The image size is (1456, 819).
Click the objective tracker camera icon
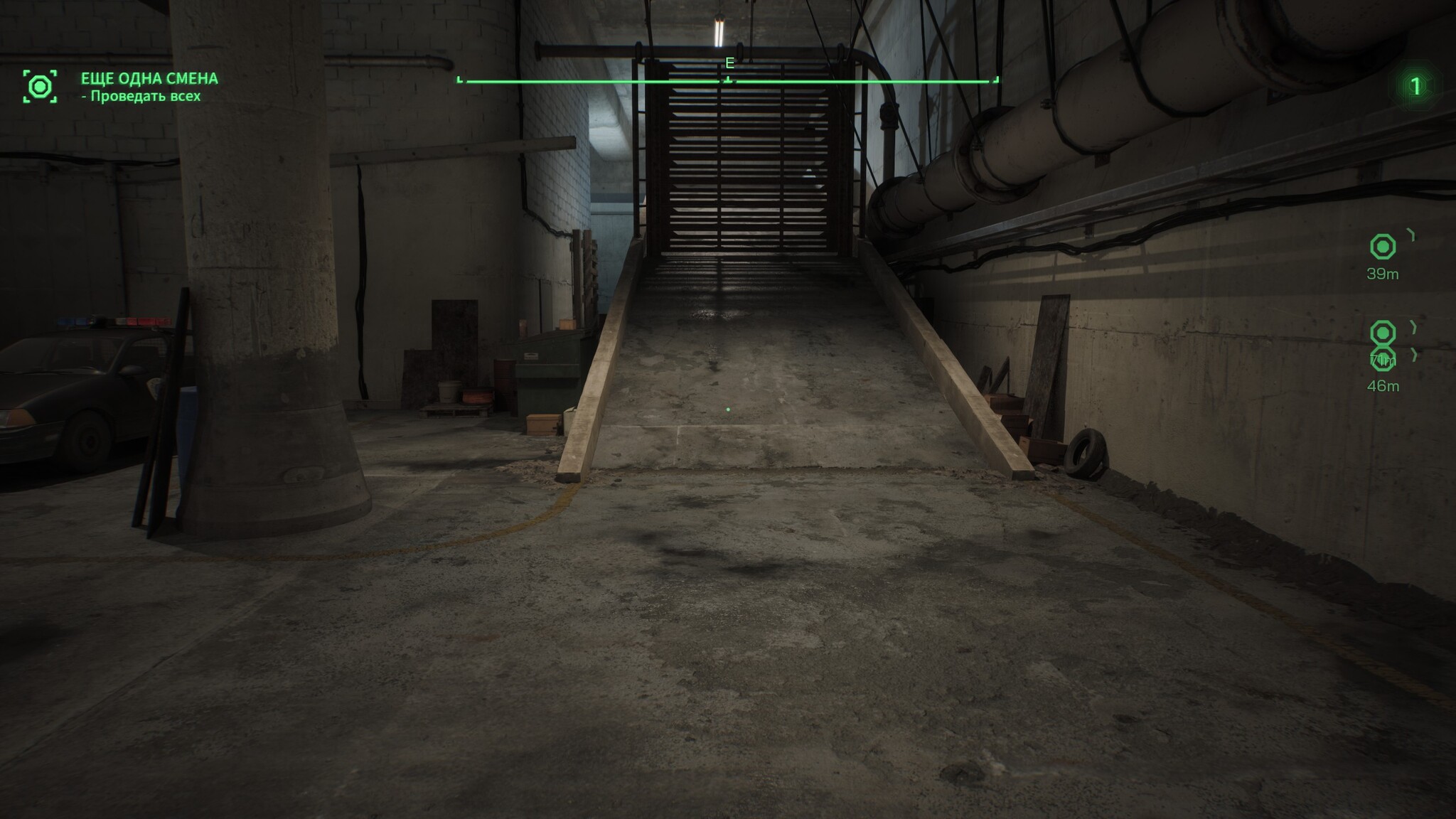40,87
